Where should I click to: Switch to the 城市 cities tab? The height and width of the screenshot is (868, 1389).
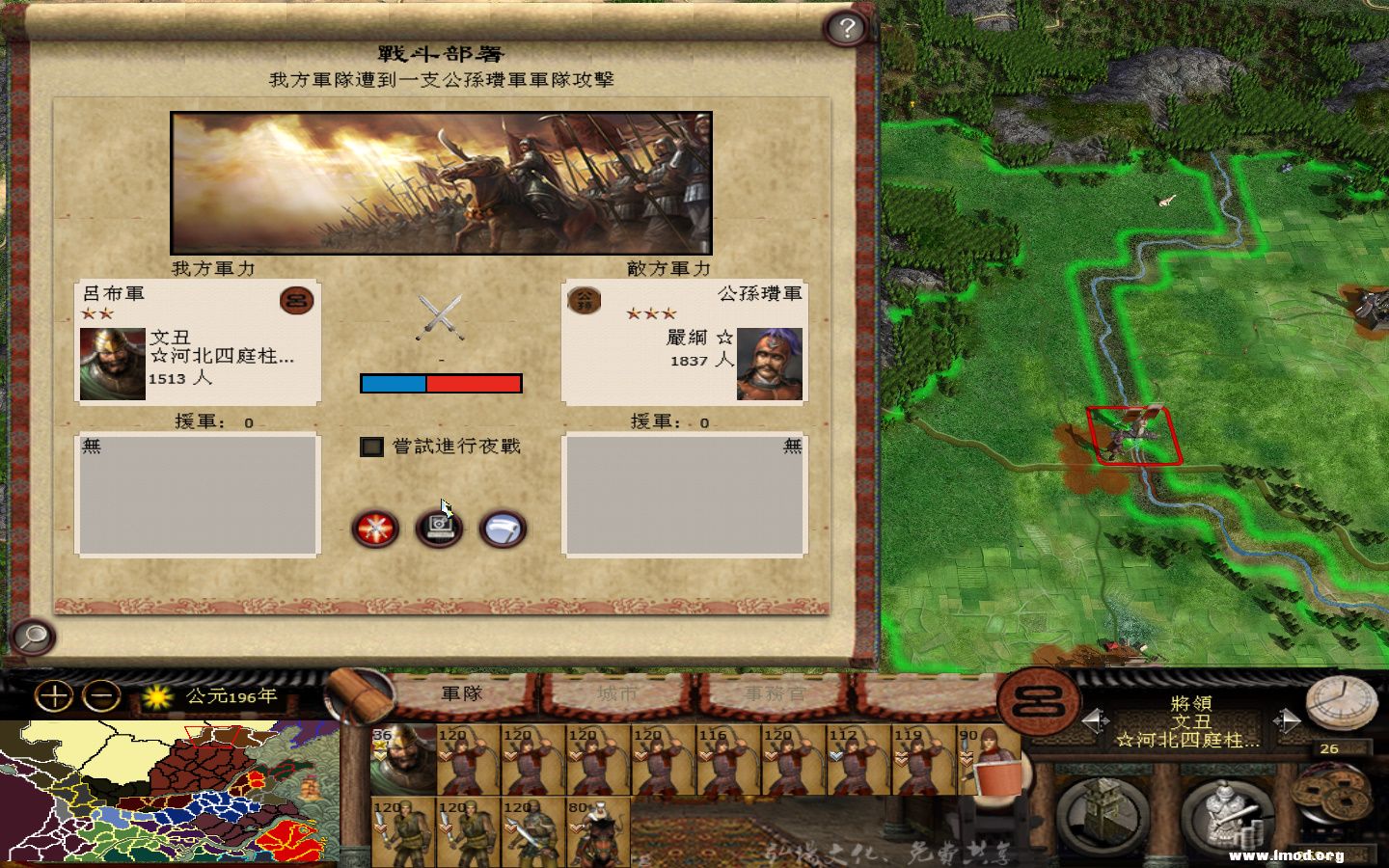[x=617, y=693]
